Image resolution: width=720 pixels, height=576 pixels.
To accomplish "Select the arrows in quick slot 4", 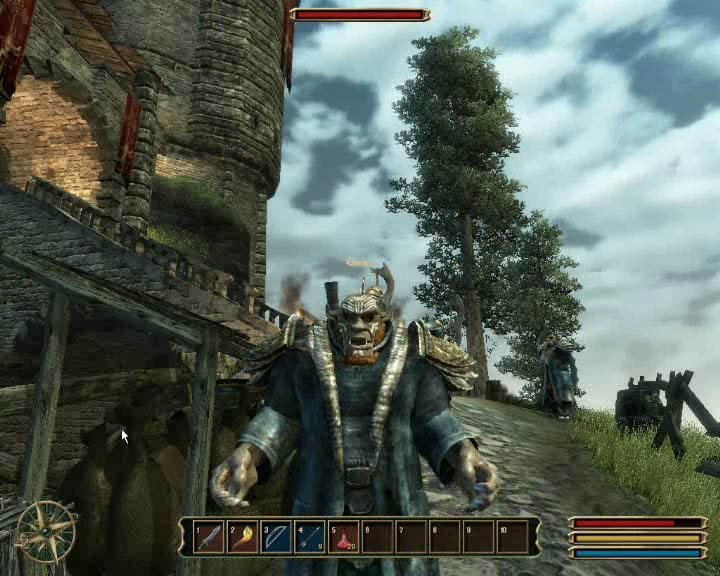I will (x=310, y=537).
